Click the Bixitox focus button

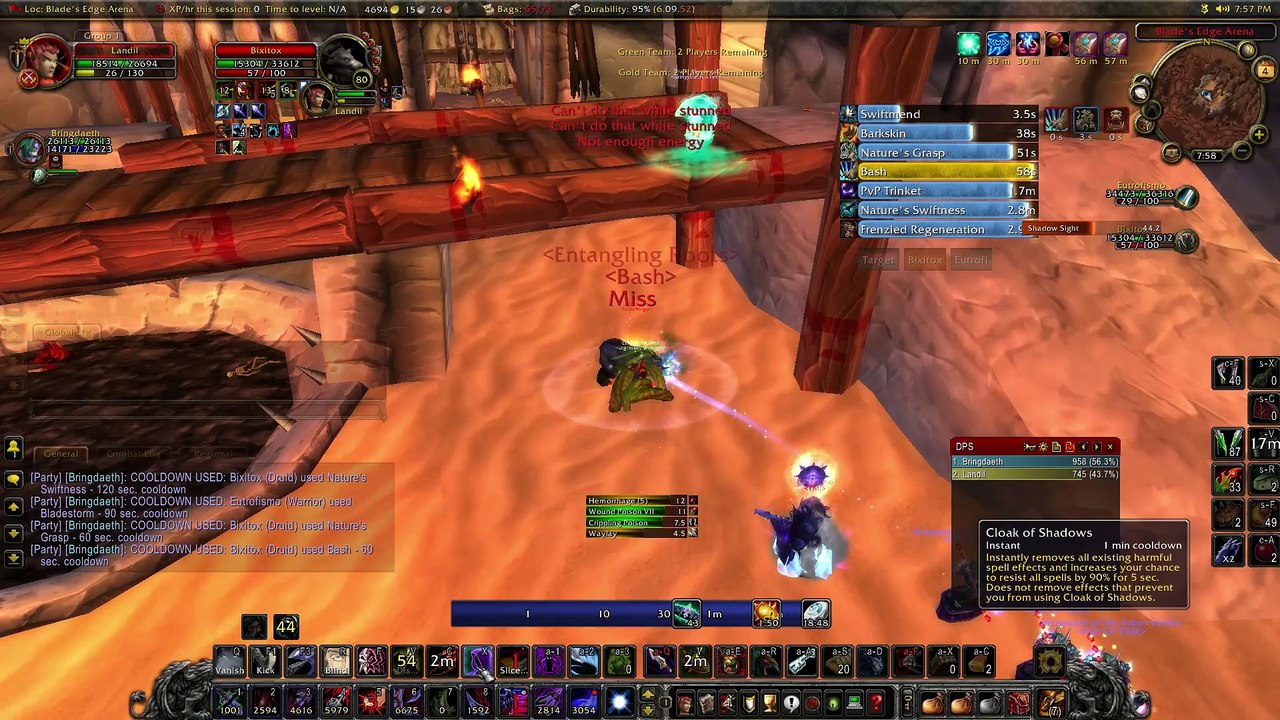(x=924, y=260)
